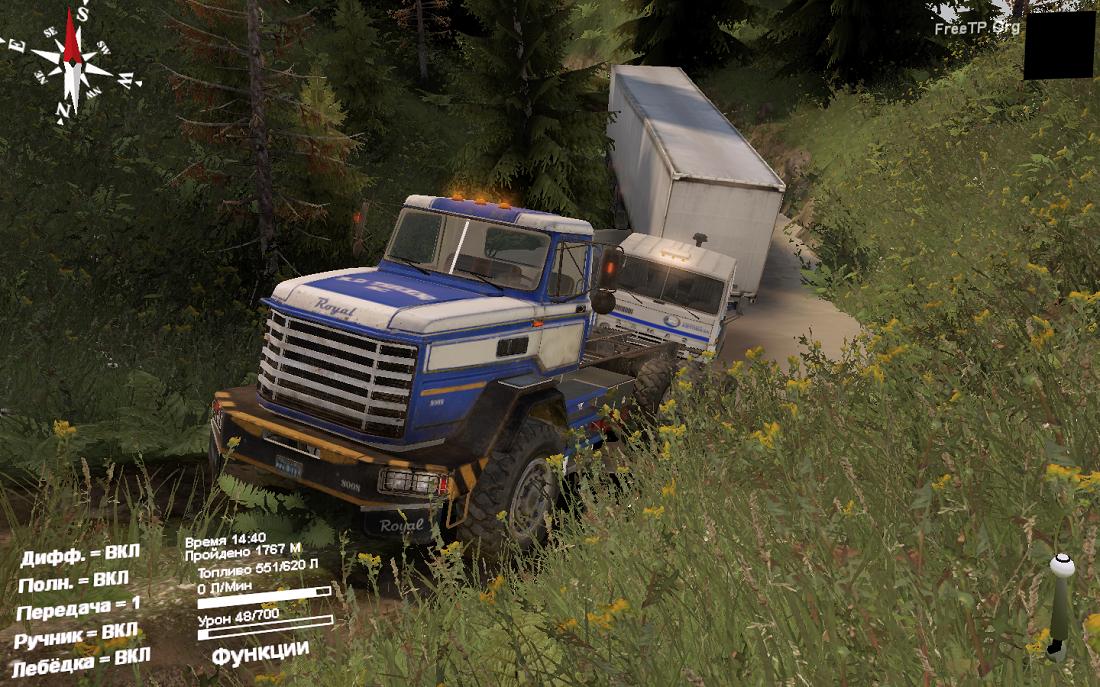Click the gear shifter knob
This screenshot has height=687, width=1100.
tap(1062, 567)
